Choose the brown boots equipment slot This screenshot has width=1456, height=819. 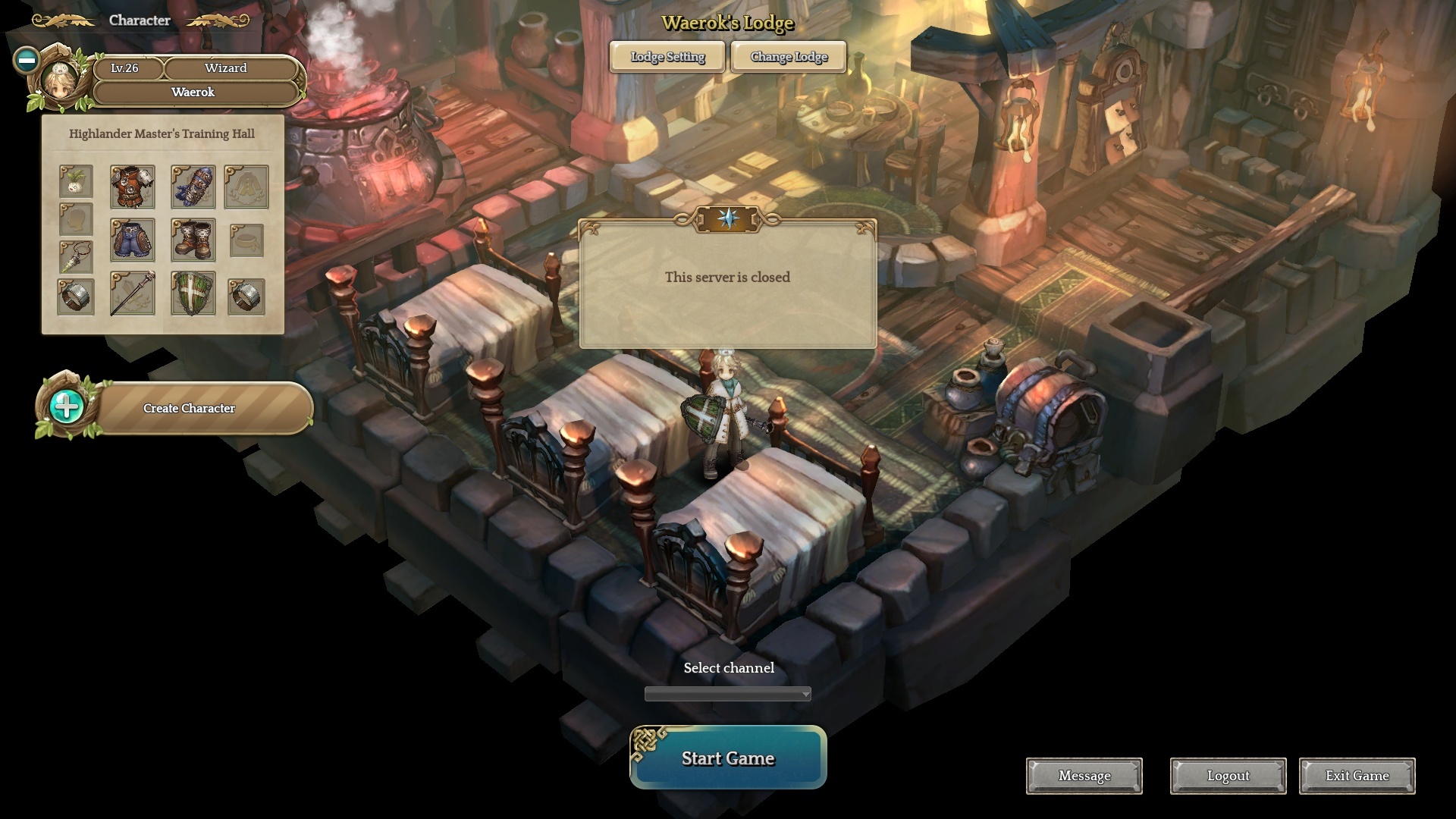pos(193,240)
